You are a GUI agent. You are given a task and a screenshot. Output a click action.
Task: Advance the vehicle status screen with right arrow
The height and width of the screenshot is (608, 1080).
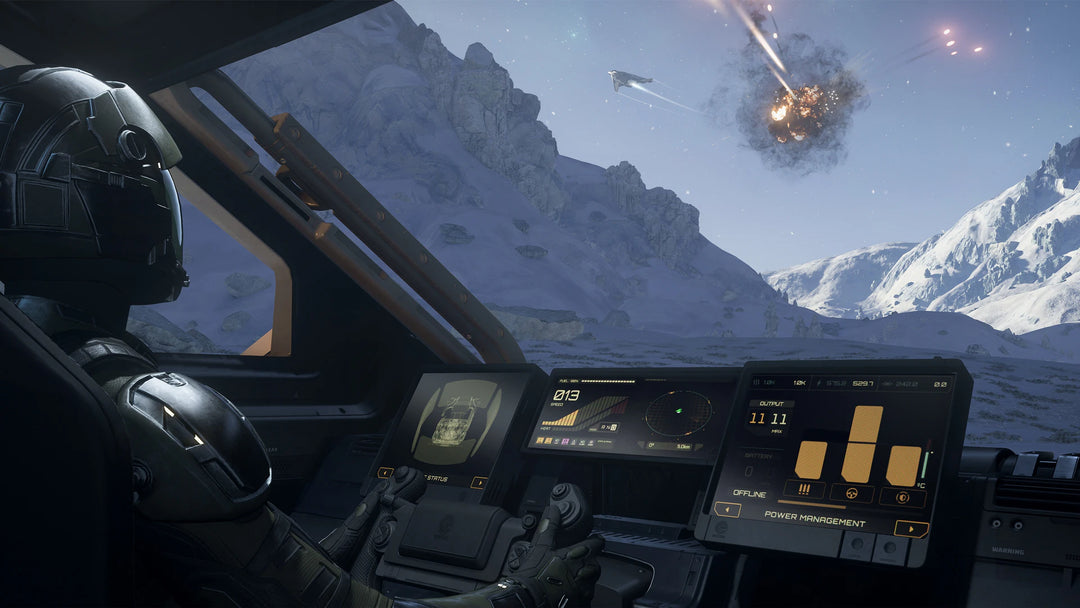pos(479,483)
